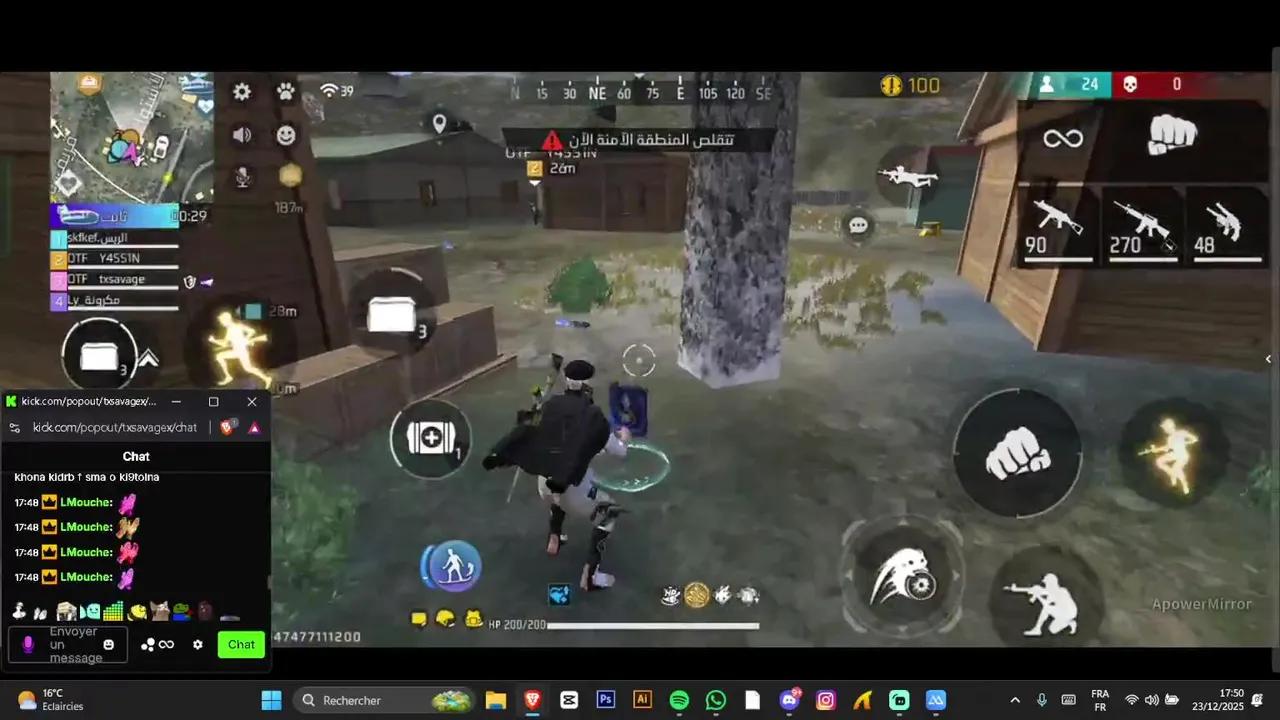1280x720 pixels.
Task: Select the paw emote icon
Action: click(x=285, y=91)
